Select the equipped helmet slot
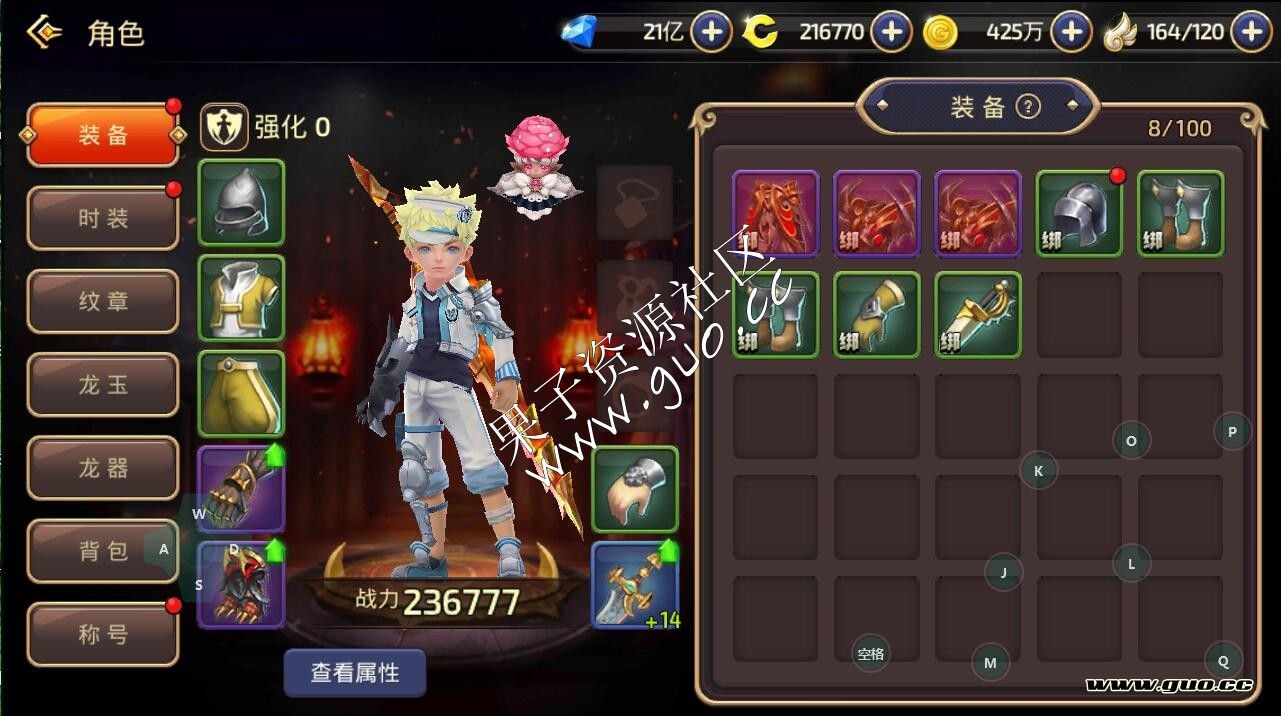The width and height of the screenshot is (1281, 716). click(x=242, y=203)
